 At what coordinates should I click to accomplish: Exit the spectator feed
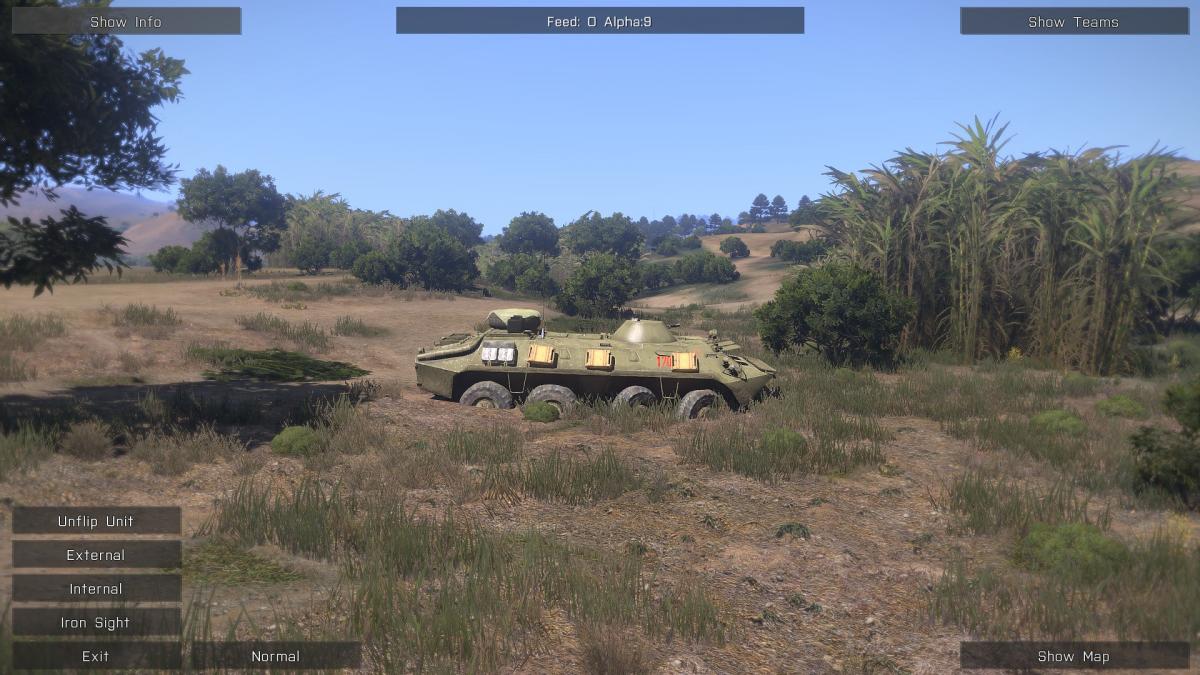click(96, 656)
